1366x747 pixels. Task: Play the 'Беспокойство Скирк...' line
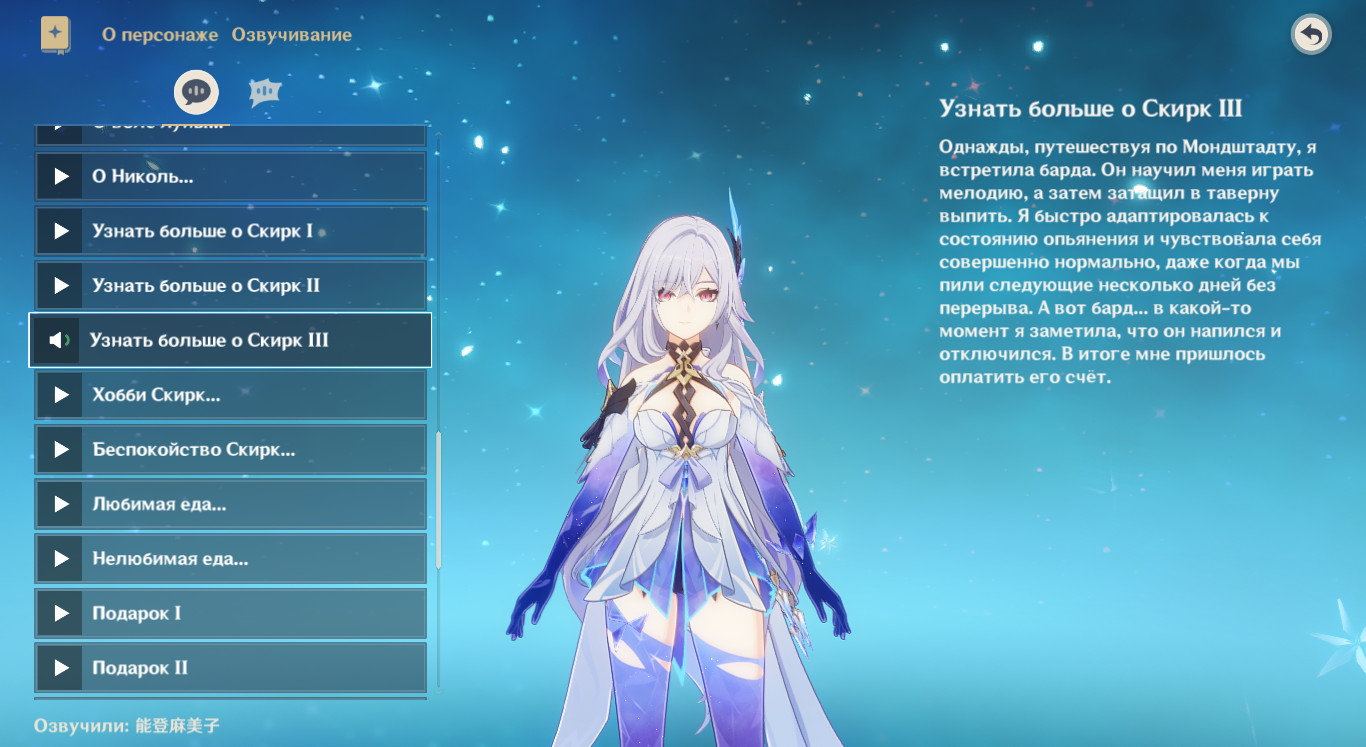coord(230,449)
